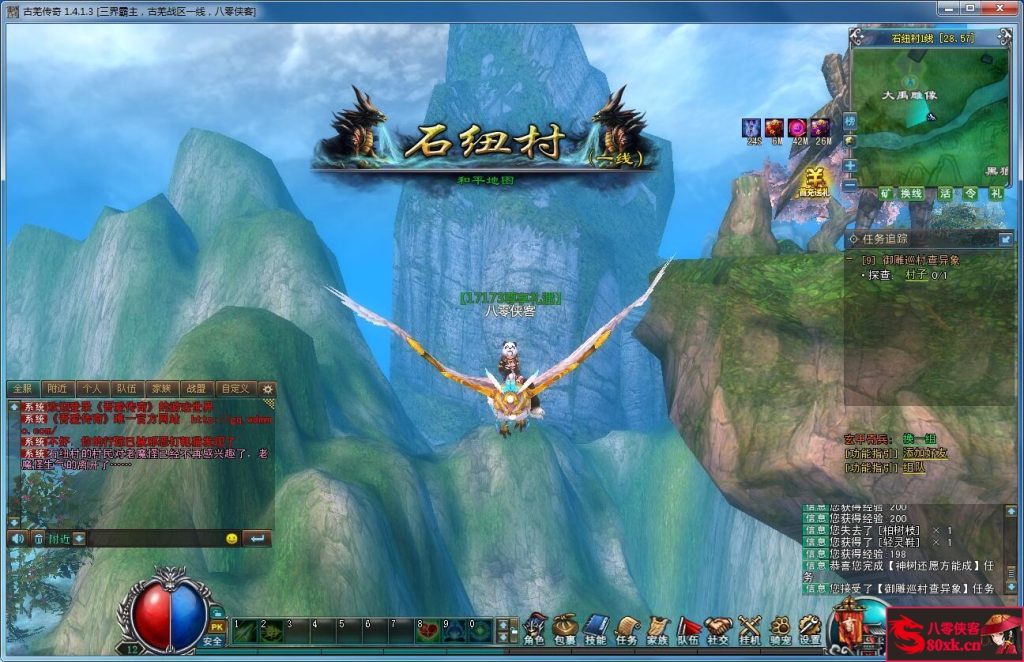
Task: Clear chat with the trash can button
Action: click(x=39, y=538)
